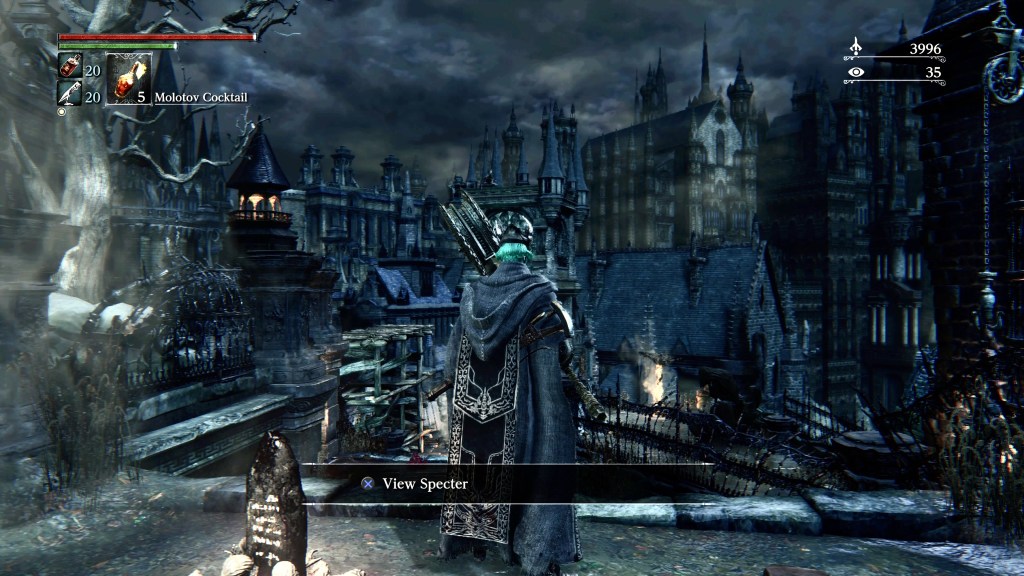
Task: Select the Molotov Cocktail quick item slot
Action: pyautogui.click(x=129, y=79)
